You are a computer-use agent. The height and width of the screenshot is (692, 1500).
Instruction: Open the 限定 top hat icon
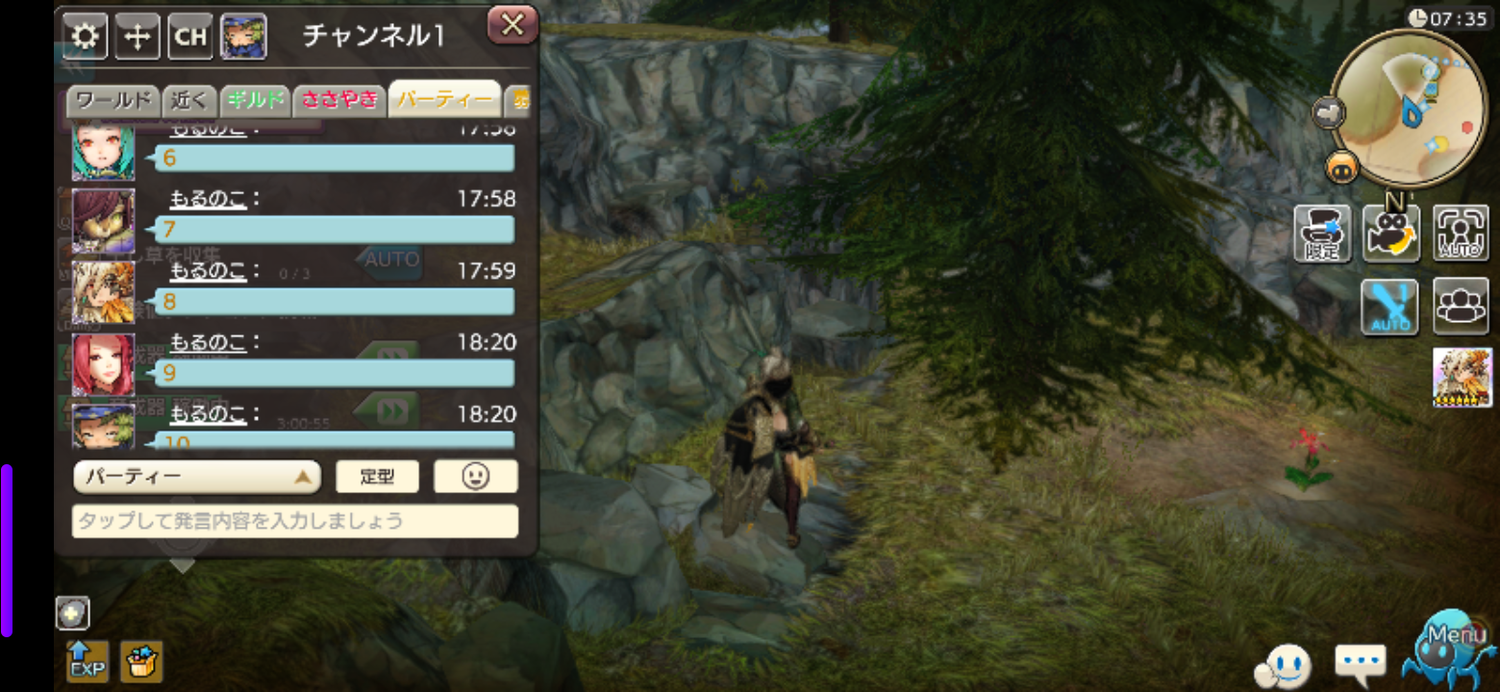click(1322, 234)
